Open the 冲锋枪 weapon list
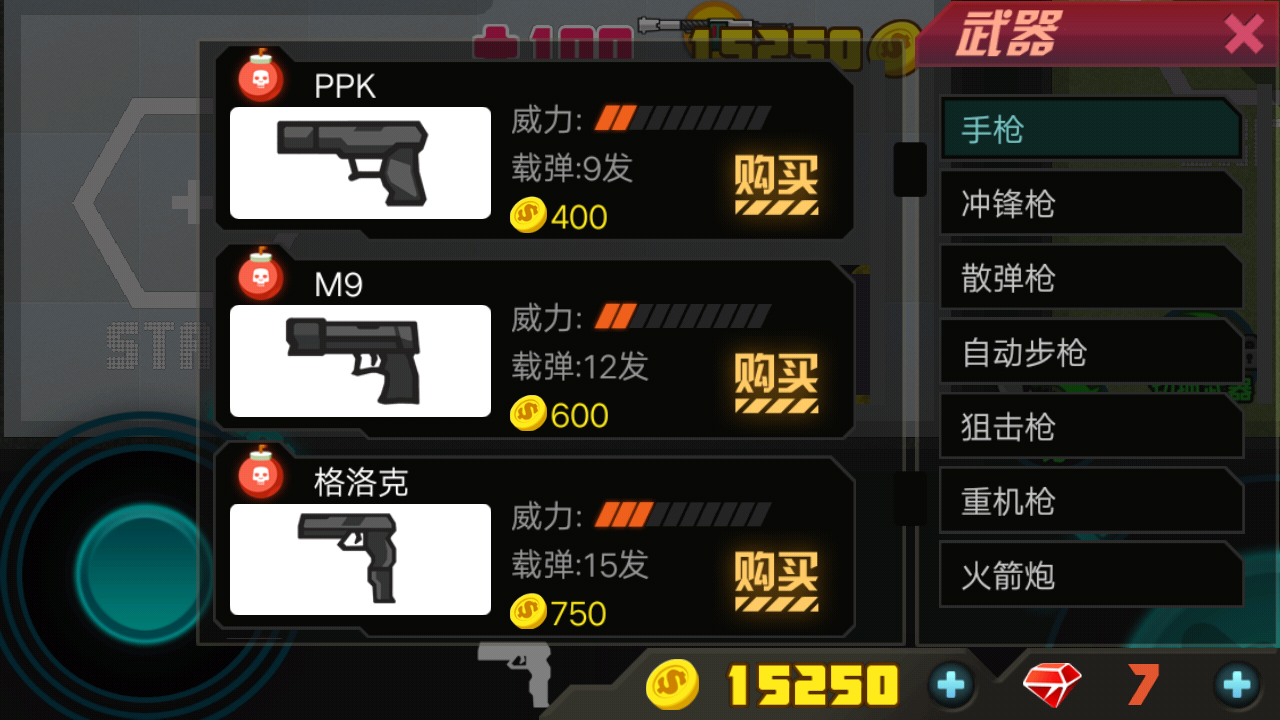Image resolution: width=1280 pixels, height=720 pixels. [x=1090, y=203]
